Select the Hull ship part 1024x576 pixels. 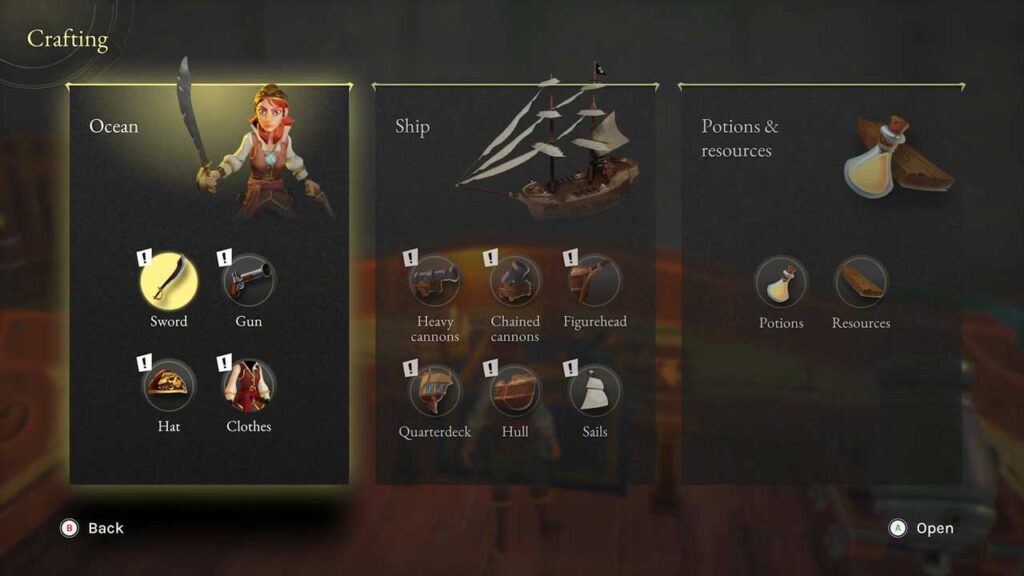[x=515, y=391]
